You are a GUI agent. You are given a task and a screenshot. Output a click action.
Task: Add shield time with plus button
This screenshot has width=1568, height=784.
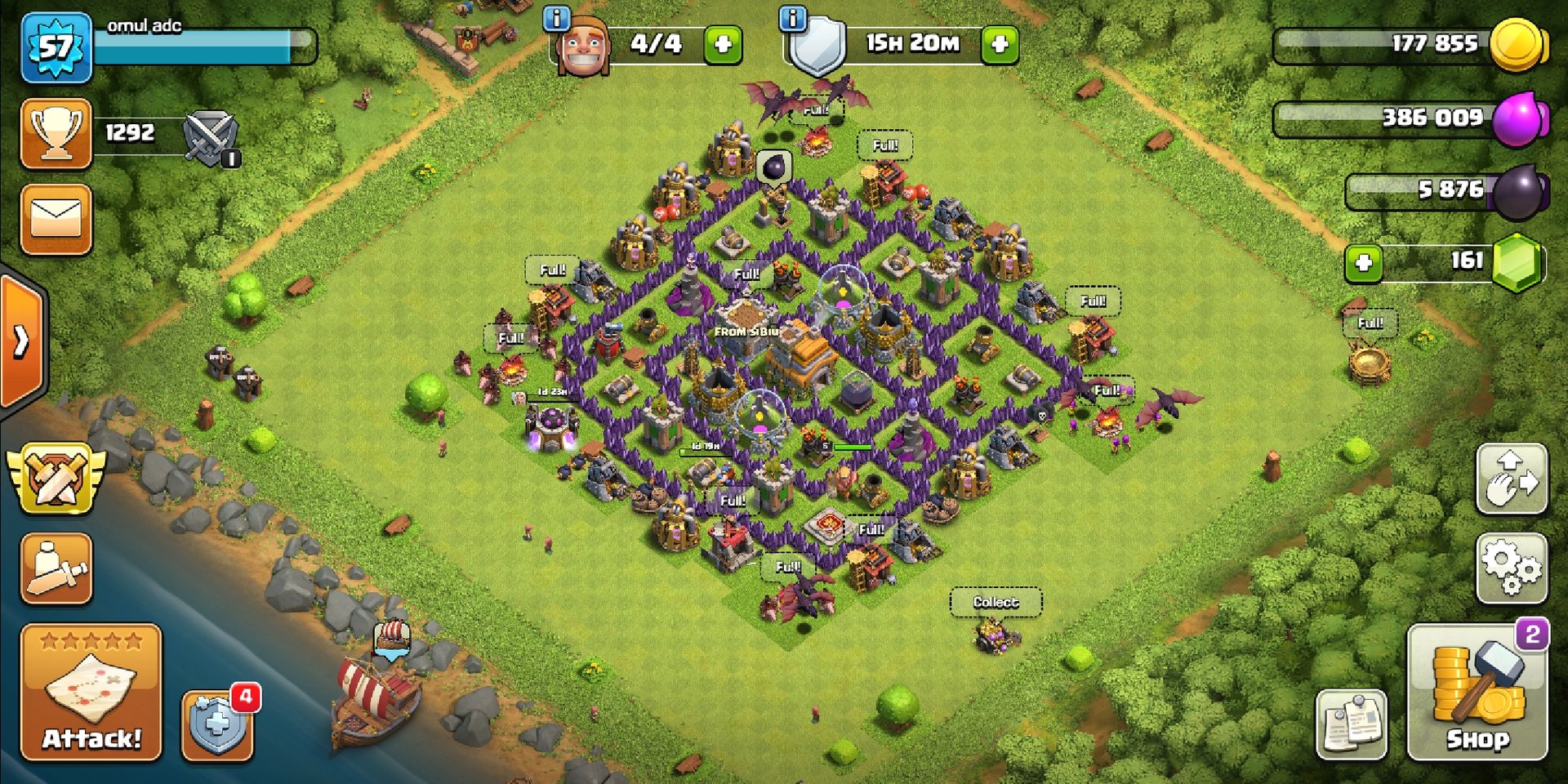pos(1000,44)
